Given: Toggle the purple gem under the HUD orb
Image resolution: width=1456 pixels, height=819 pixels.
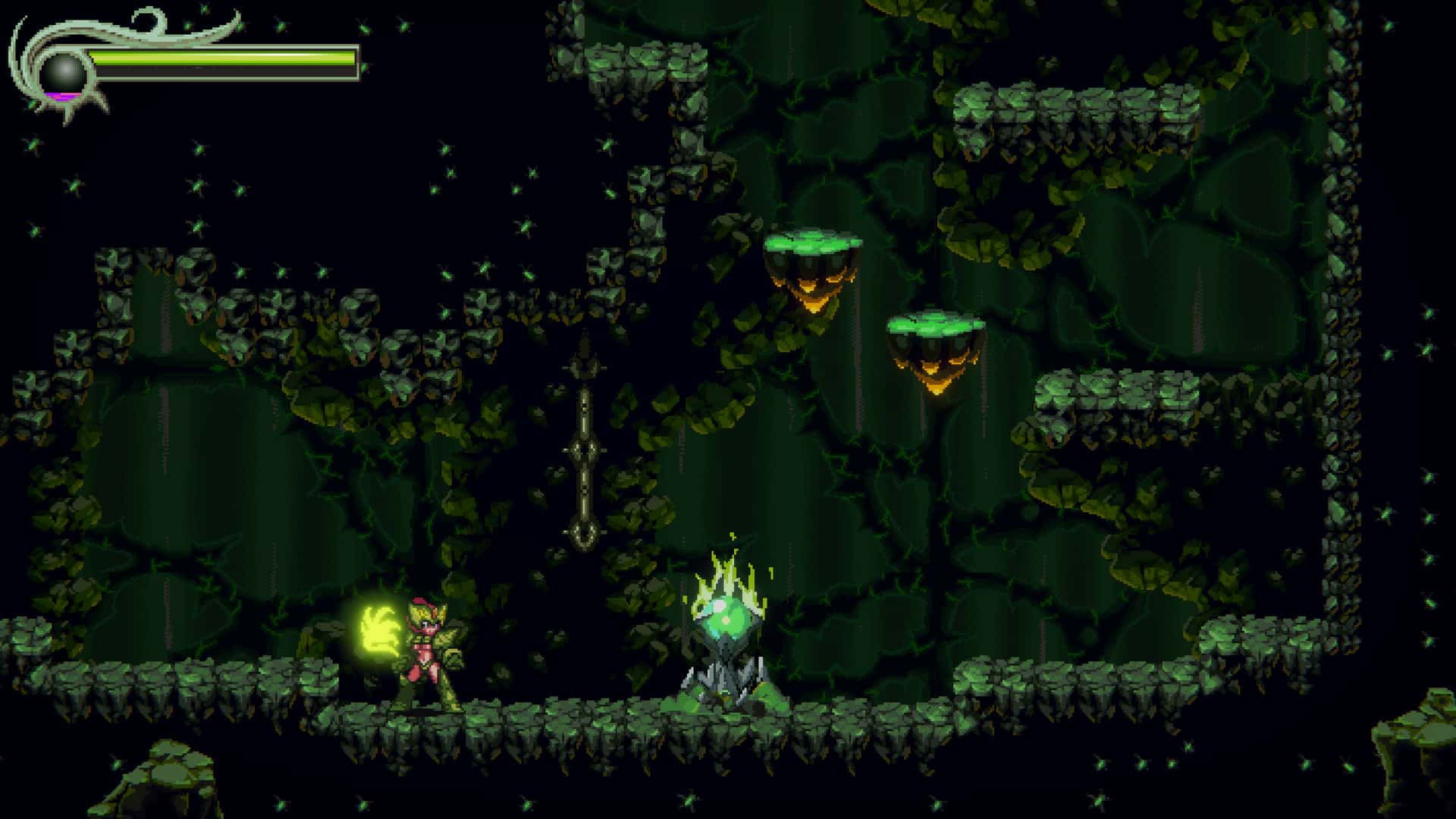Looking at the screenshot, I should [63, 93].
